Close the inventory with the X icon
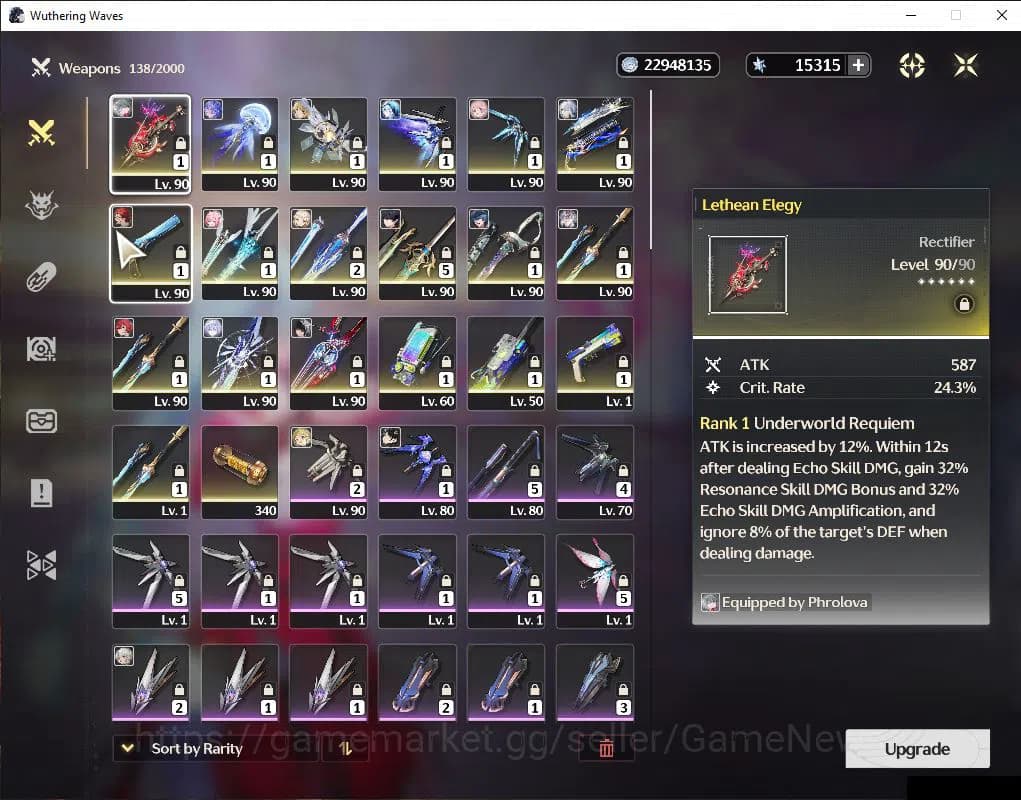This screenshot has width=1021, height=800. coord(965,65)
